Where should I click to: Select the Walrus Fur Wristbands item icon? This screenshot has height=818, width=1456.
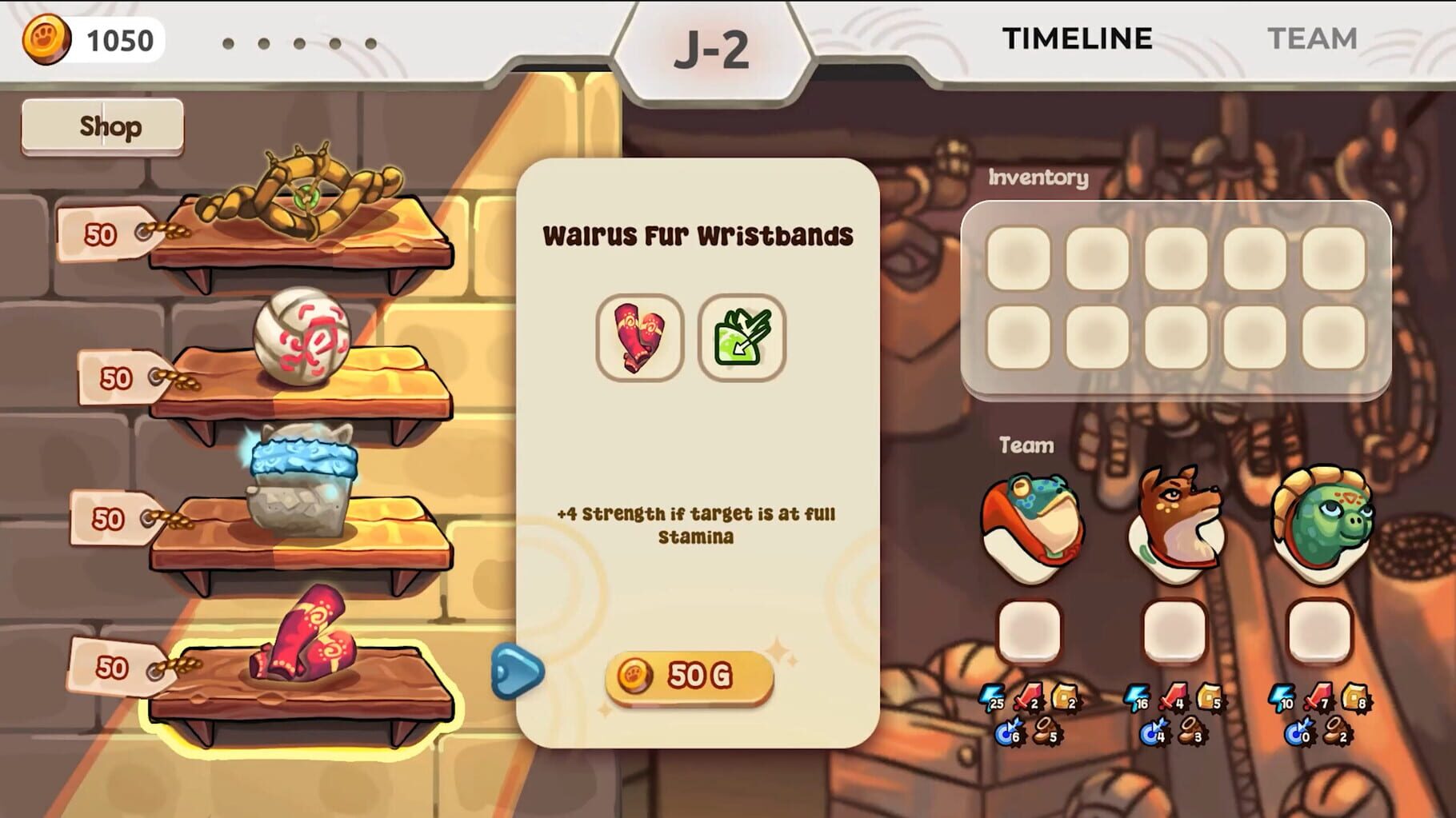(638, 336)
